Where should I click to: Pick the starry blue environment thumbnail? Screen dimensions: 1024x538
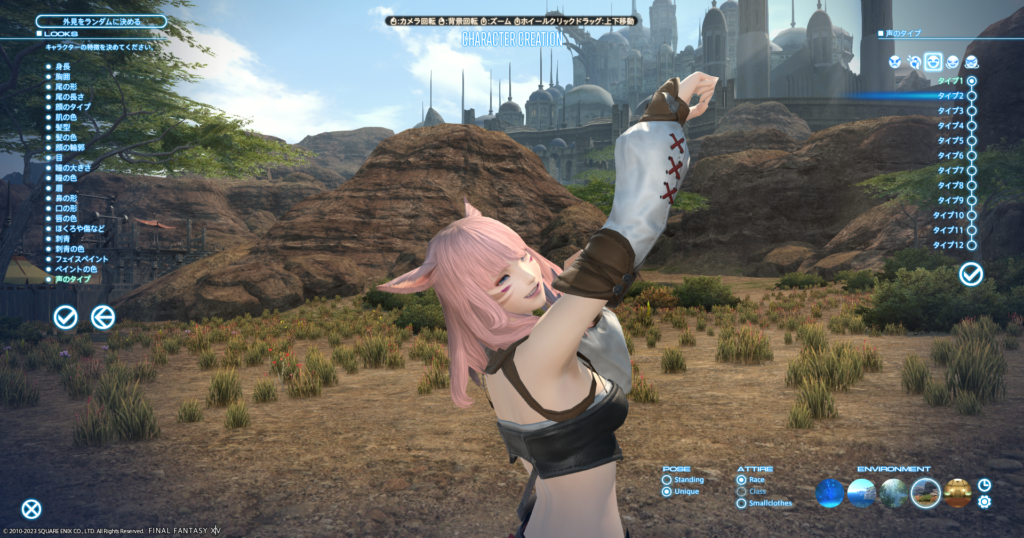(831, 492)
